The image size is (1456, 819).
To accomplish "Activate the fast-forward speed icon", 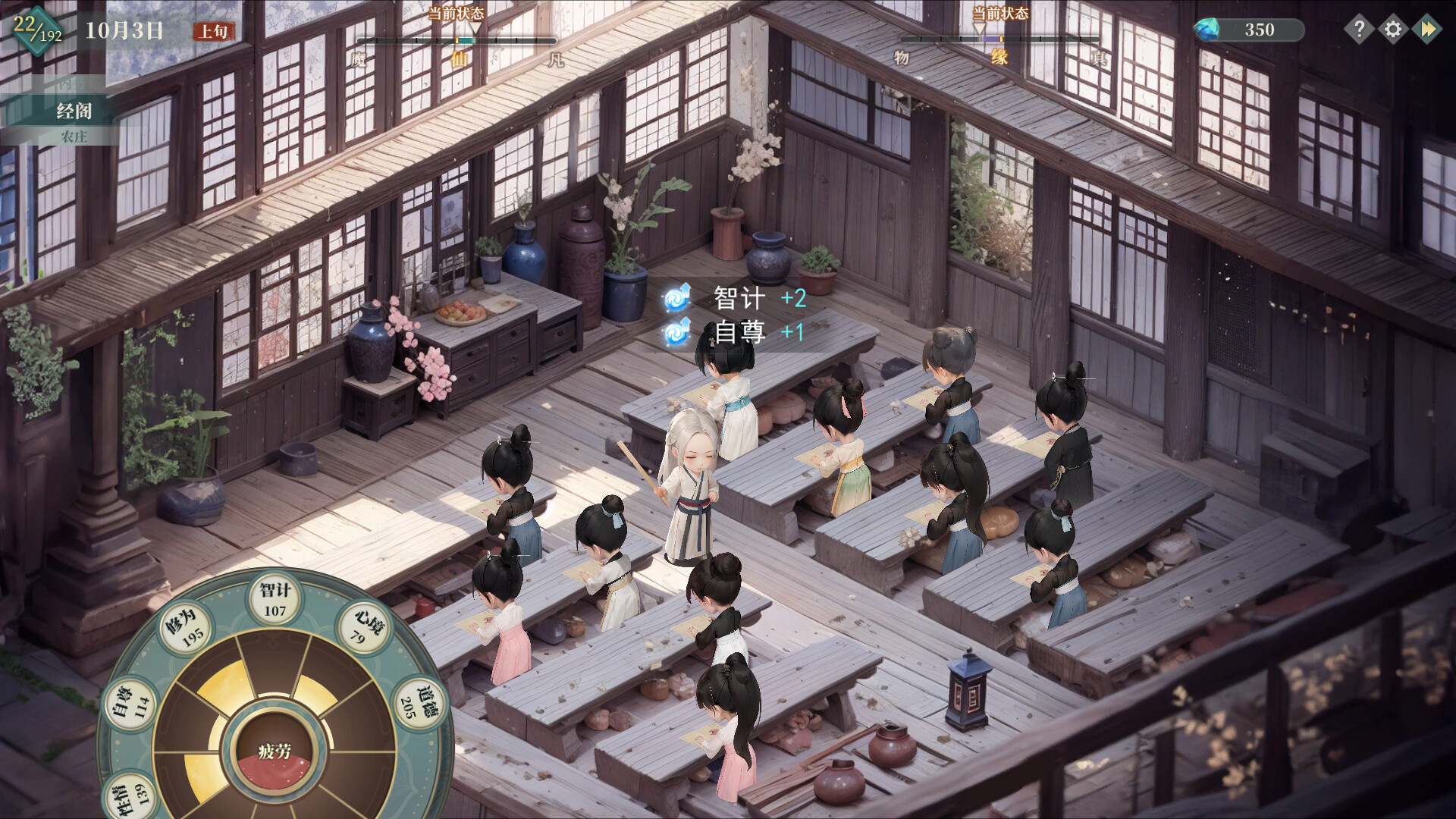I will tap(1429, 30).
